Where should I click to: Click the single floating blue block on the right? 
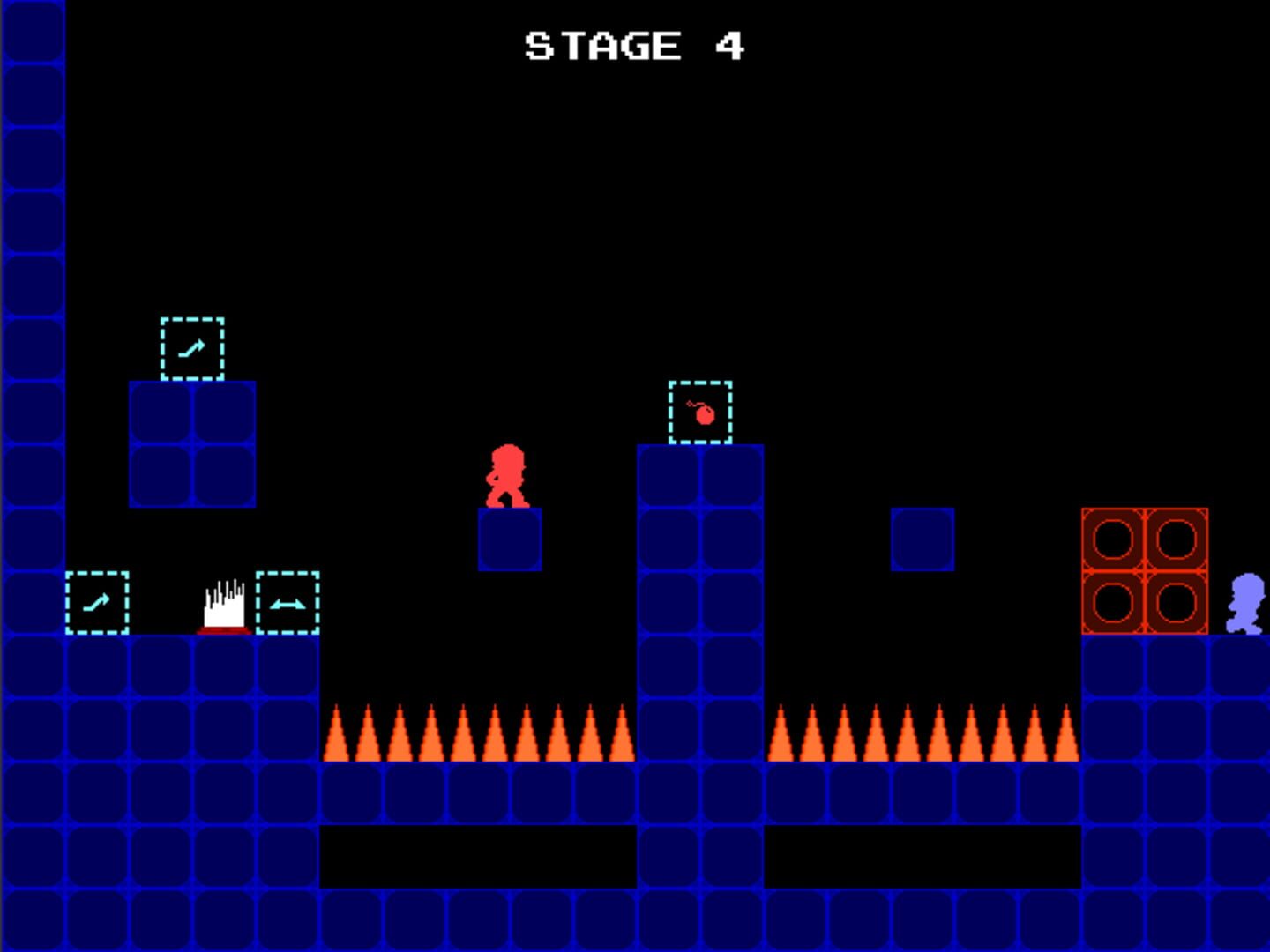(920, 539)
